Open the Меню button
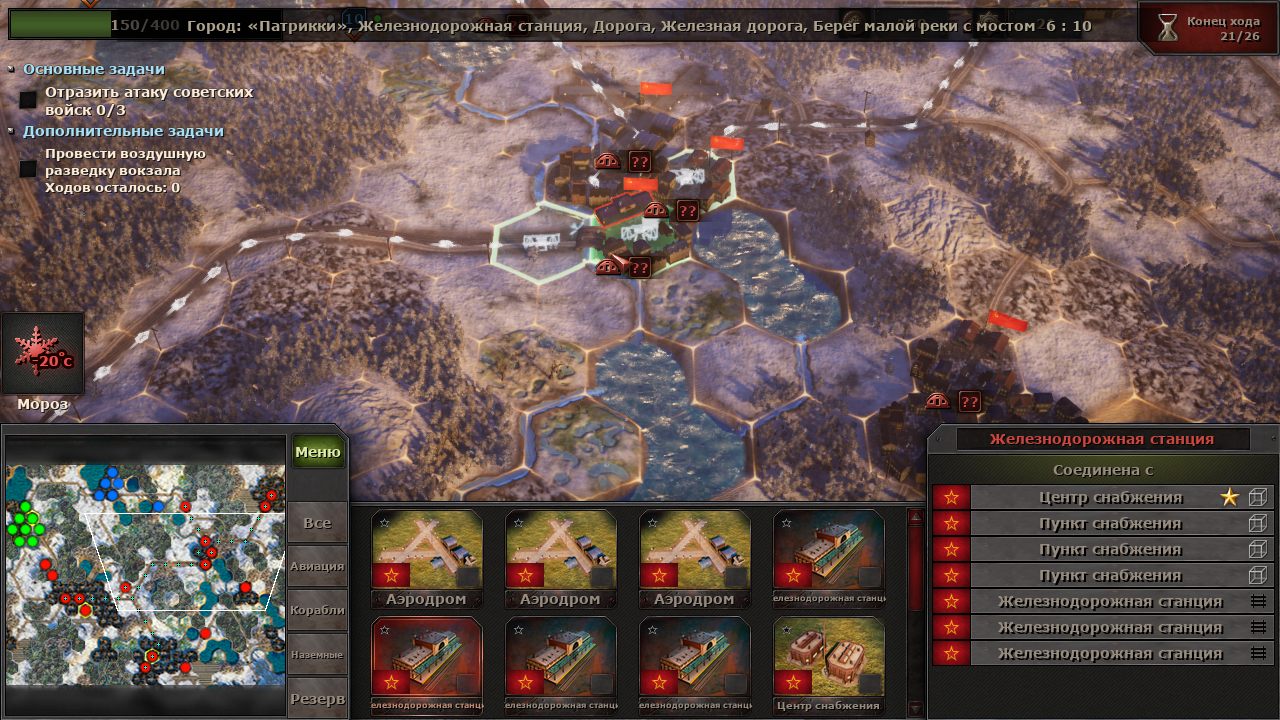 point(318,452)
